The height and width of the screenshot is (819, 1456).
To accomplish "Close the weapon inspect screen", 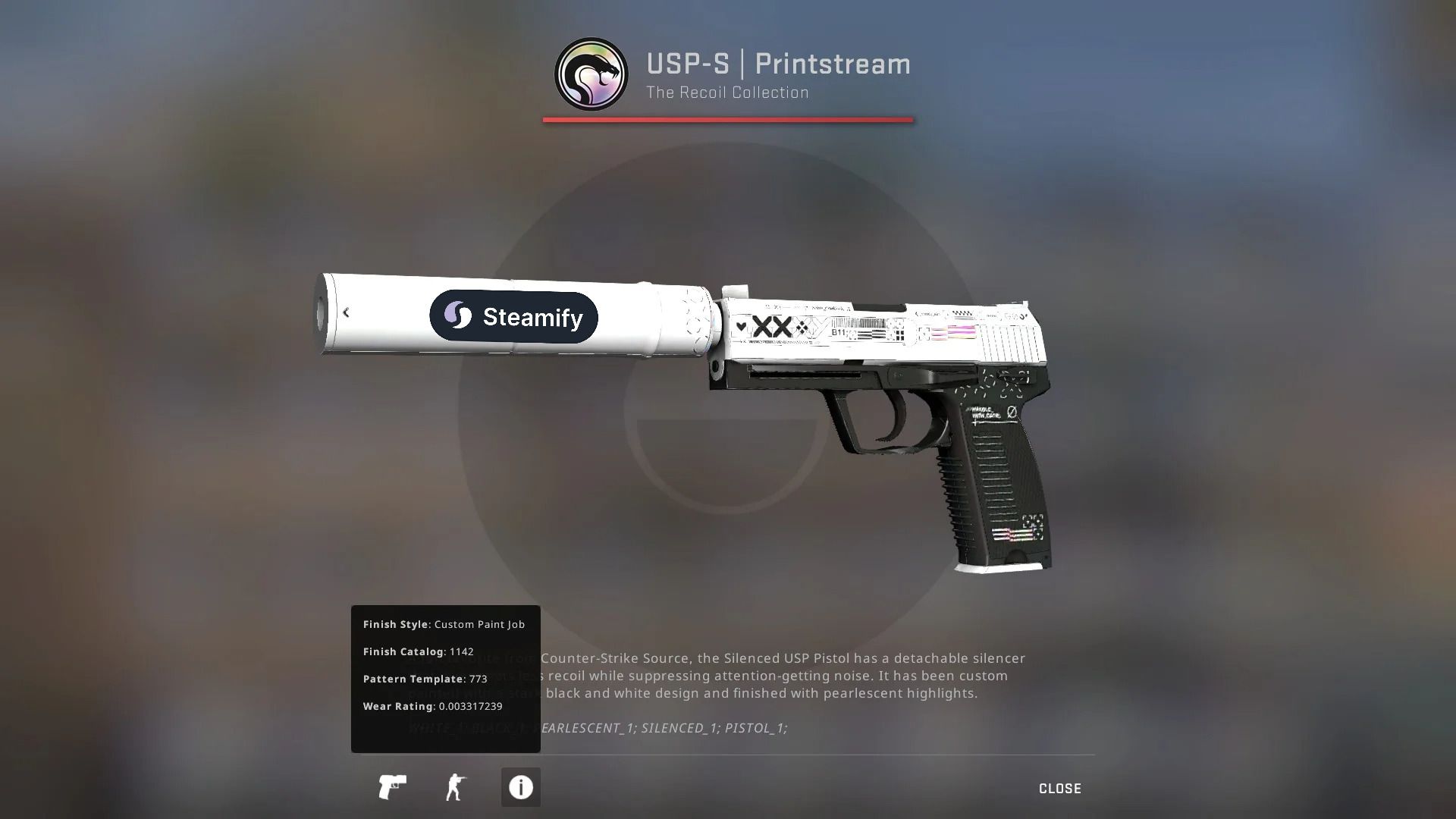I will (x=1059, y=789).
